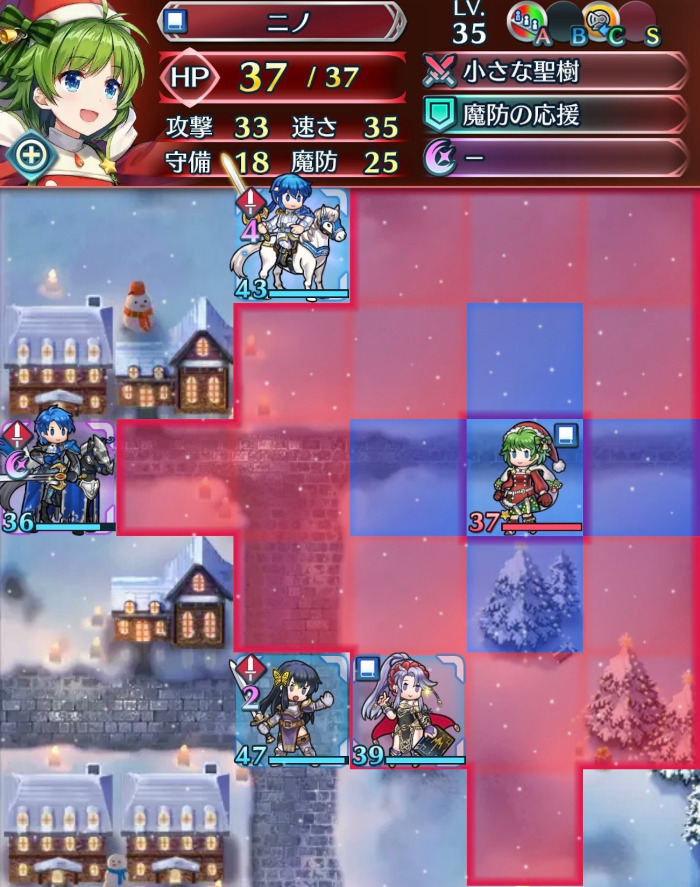Select the blue-haired rider on the white horse
Screen dimensions: 700x887
292,245
